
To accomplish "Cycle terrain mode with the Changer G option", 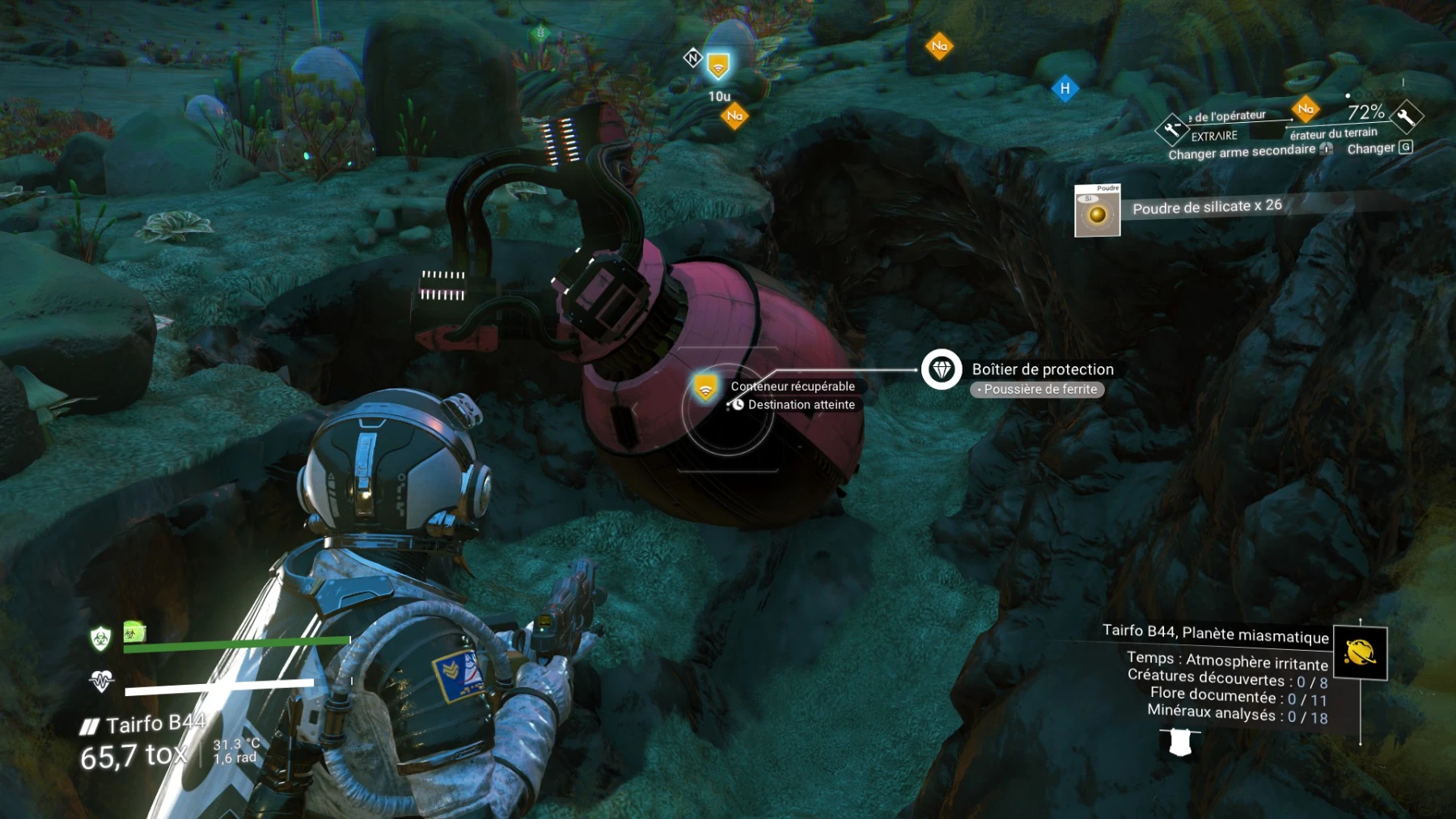I will click(1380, 148).
